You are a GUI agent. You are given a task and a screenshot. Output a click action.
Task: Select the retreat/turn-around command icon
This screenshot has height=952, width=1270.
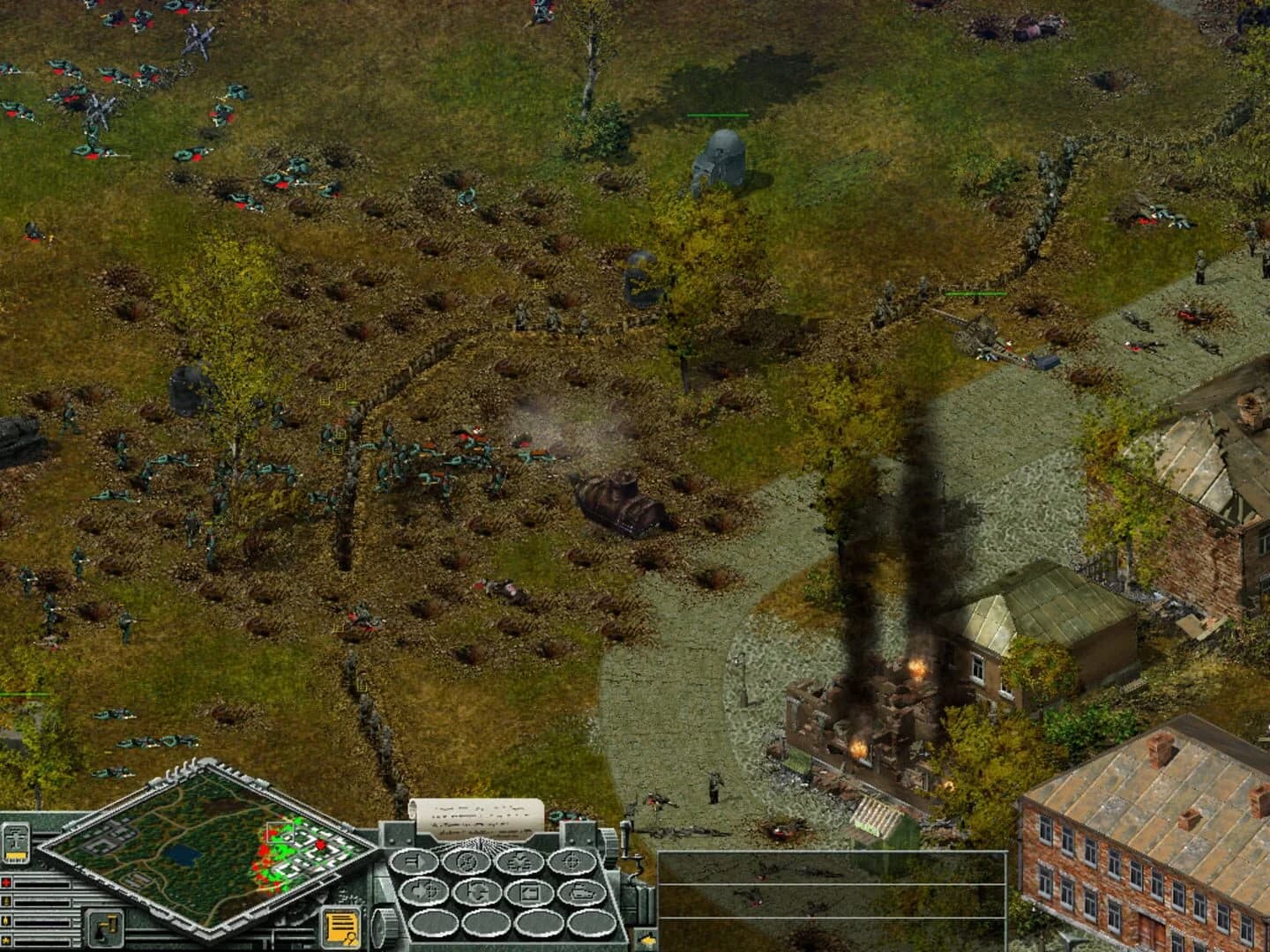point(478,893)
